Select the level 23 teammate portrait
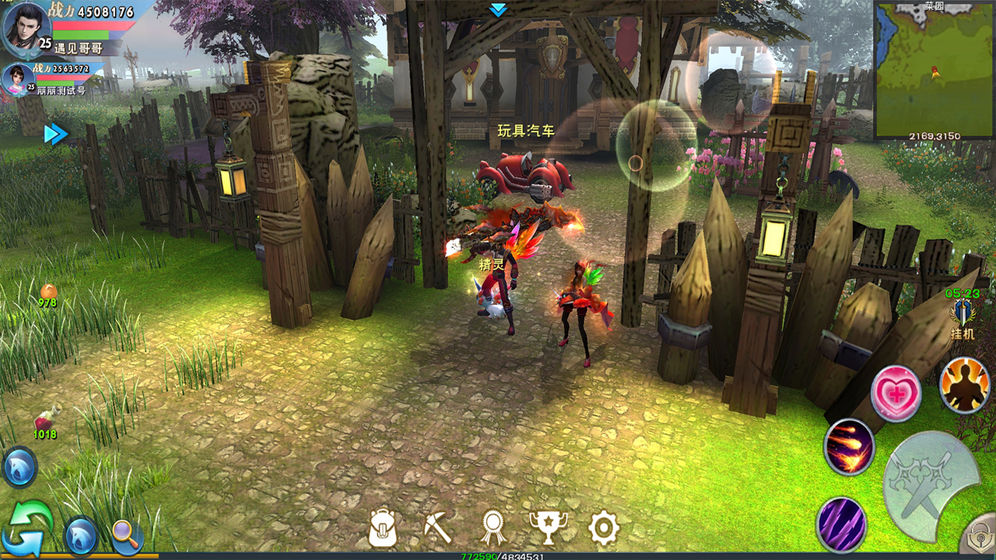The height and width of the screenshot is (560, 996). [17, 80]
